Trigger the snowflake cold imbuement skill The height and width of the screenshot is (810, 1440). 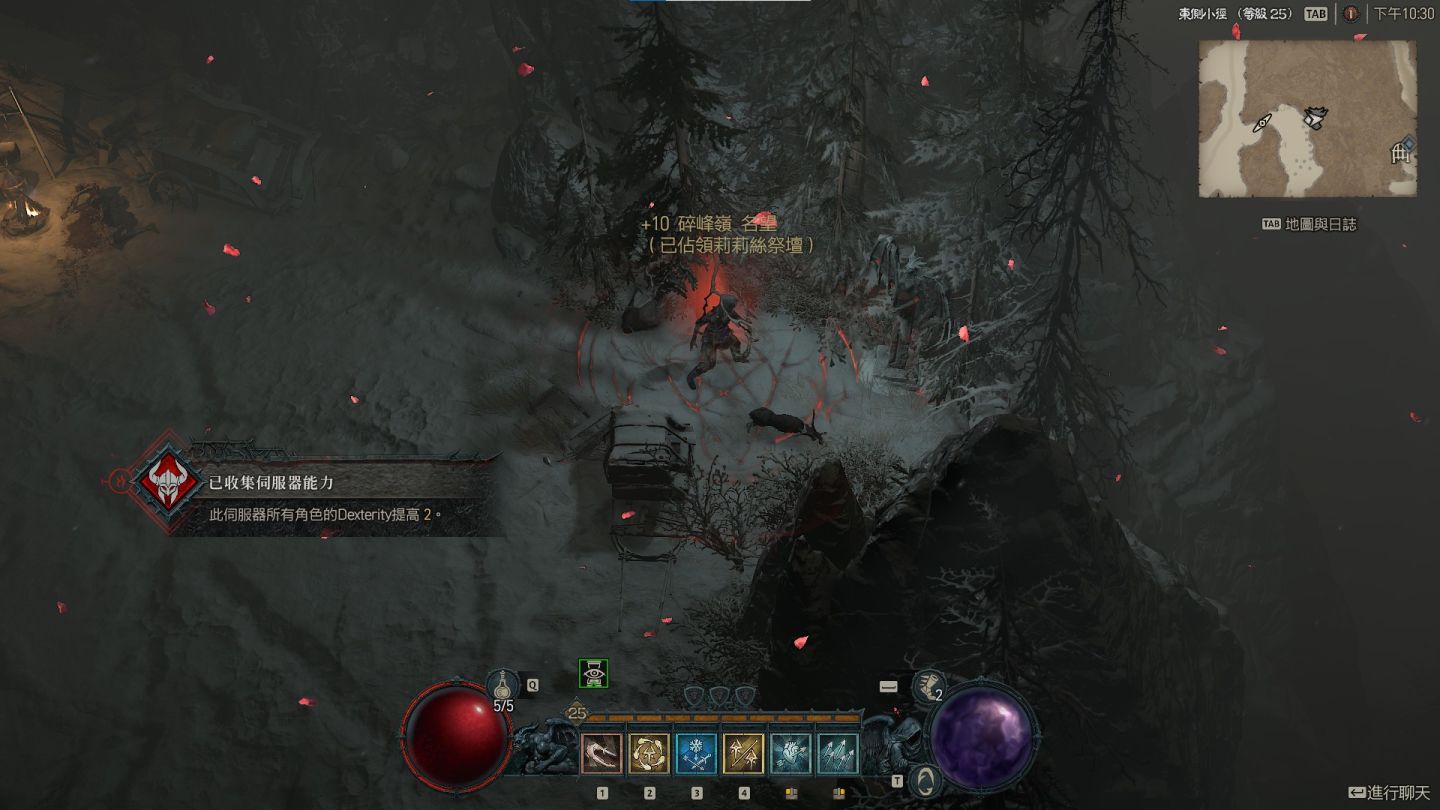point(696,755)
